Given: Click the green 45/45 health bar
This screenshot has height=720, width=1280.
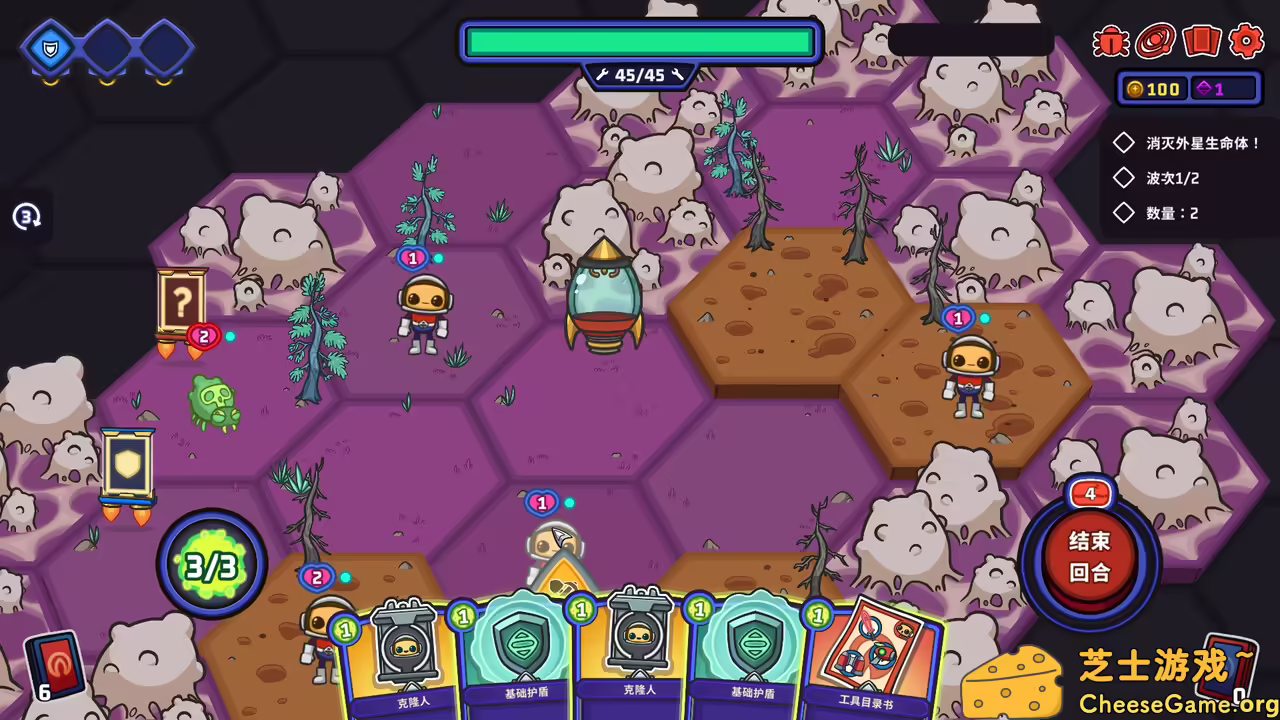Looking at the screenshot, I should (x=640, y=41).
